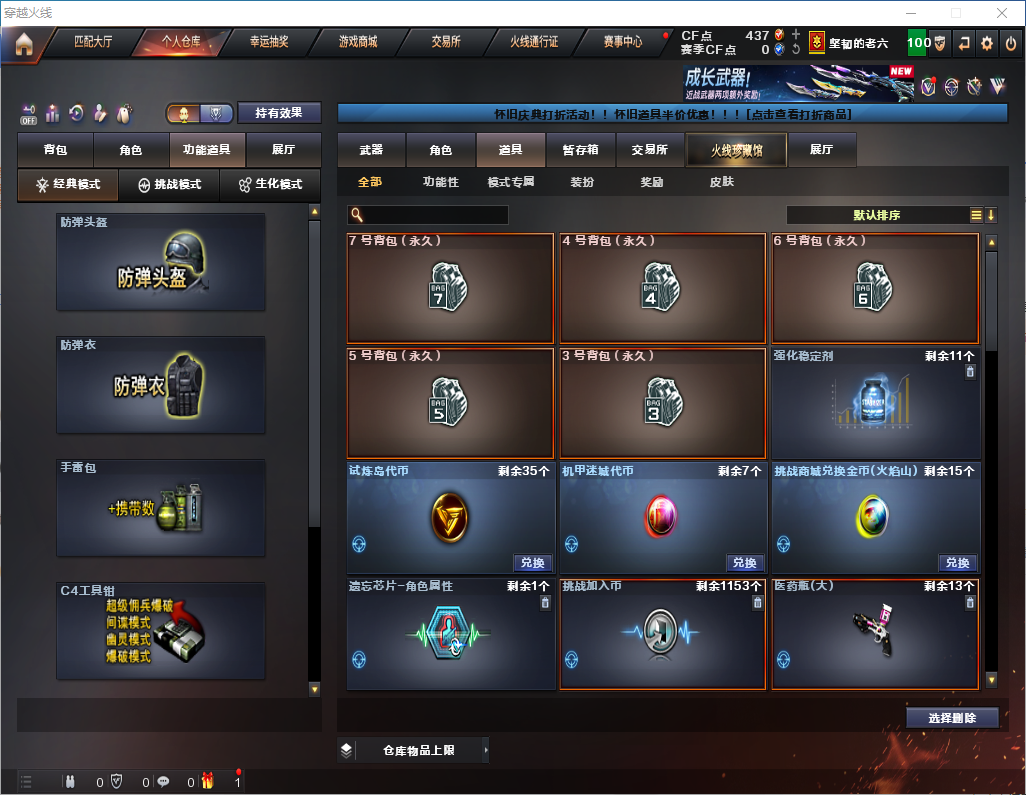Viewport: 1026px width, 795px height.
Task: Open the 默认排序 sort dropdown
Action: point(876,215)
